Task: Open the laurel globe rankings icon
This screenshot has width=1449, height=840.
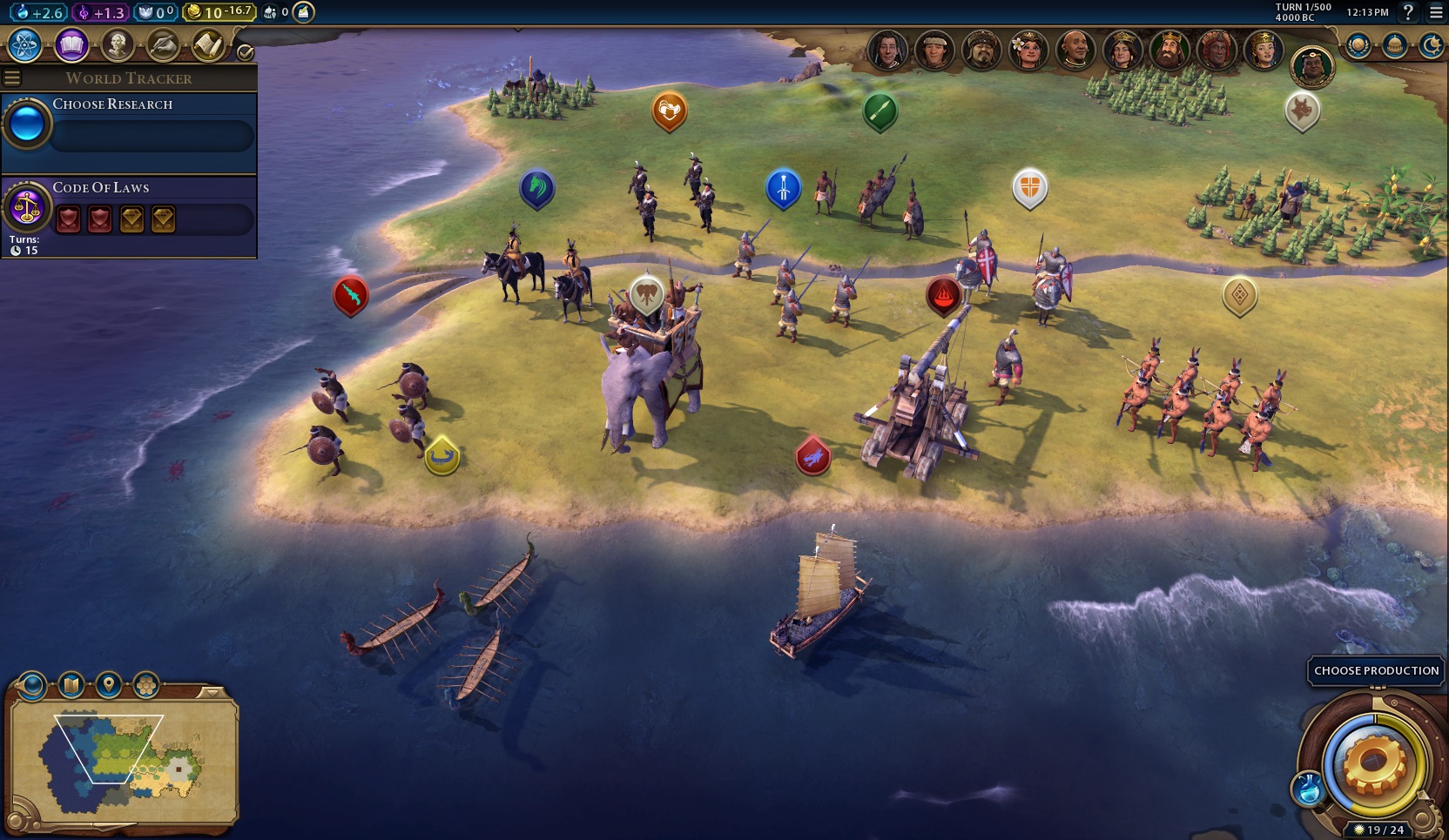Action: tap(1358, 45)
